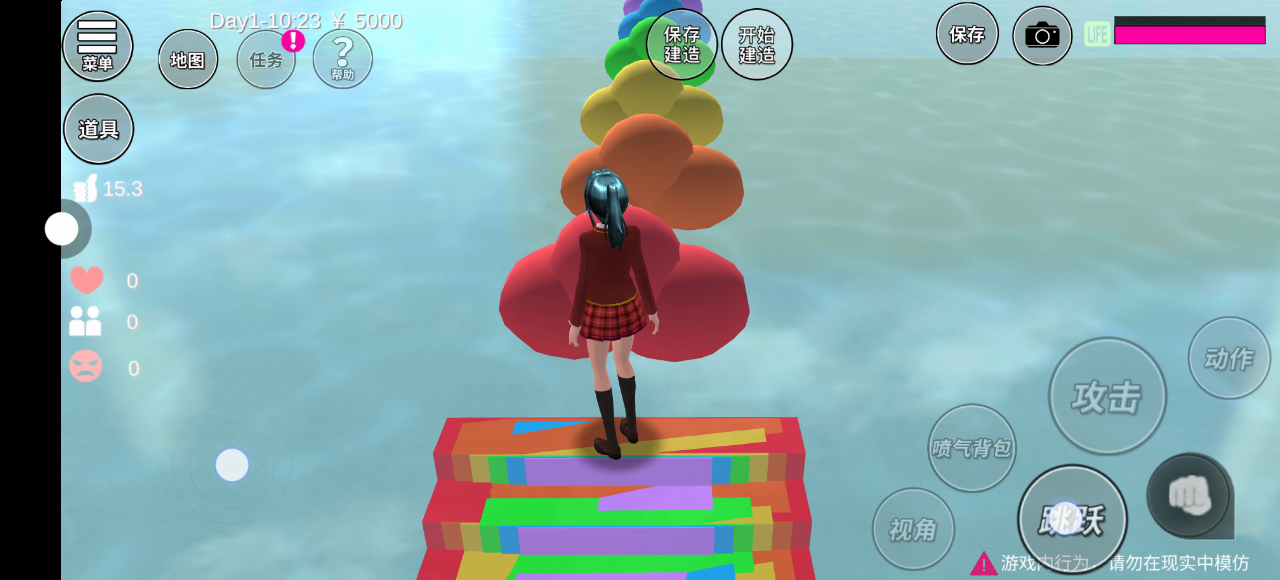Tap the 跳跃 jump button
This screenshot has width=1280, height=580.
1072,519
